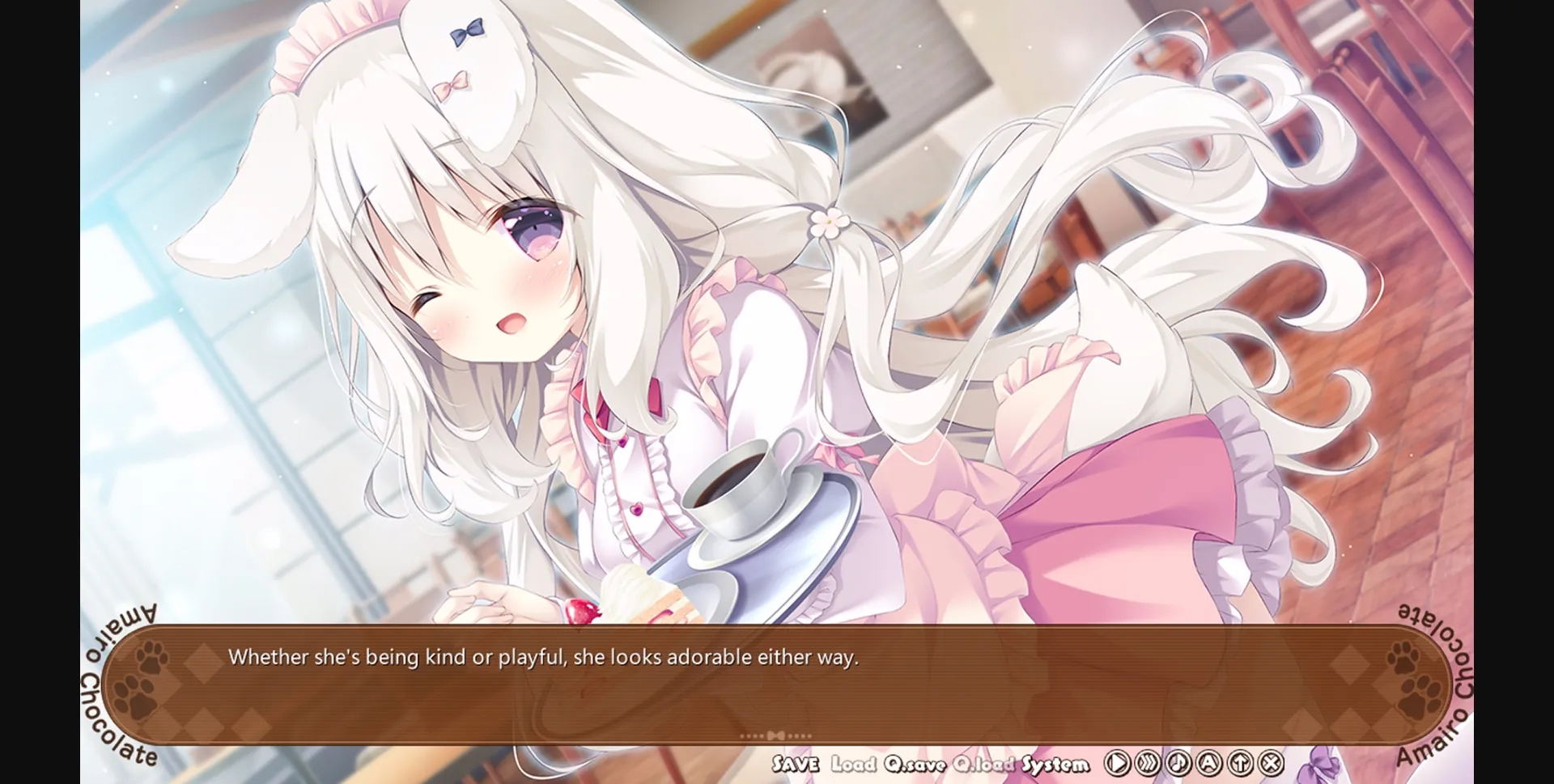1554x784 pixels.
Task: Click the circled X icon in quick bar
Action: pos(1272,762)
